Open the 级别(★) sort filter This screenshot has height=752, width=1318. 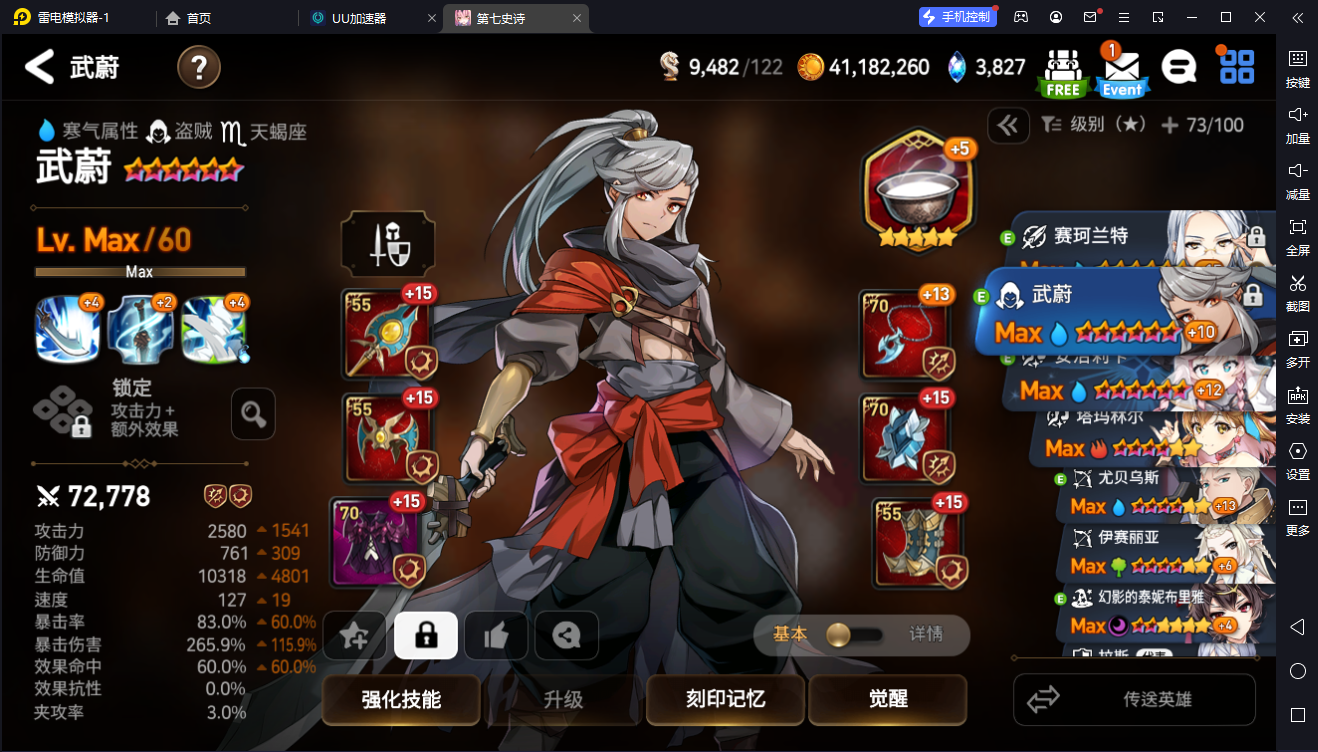tap(1092, 125)
